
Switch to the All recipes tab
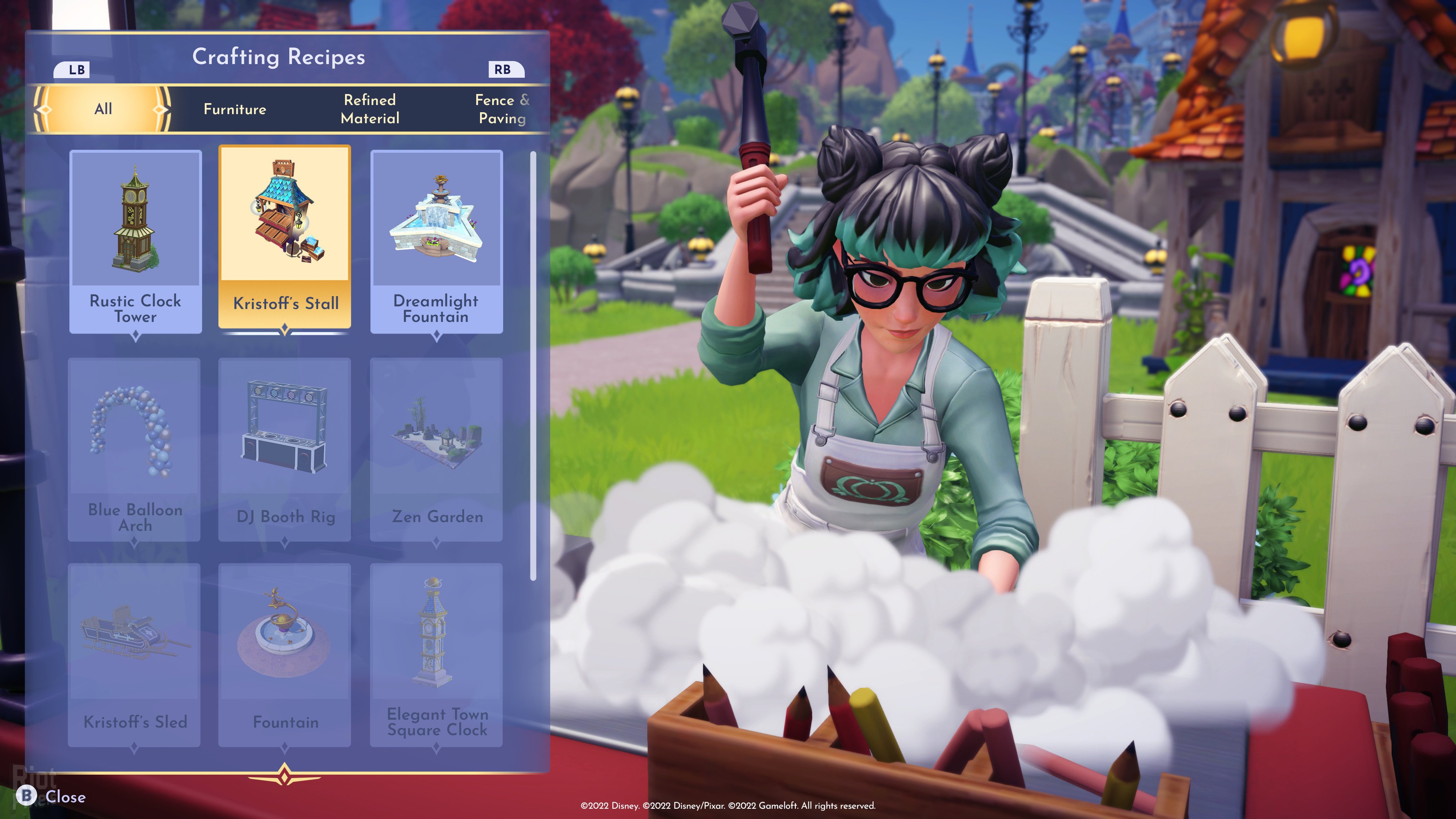point(103,109)
